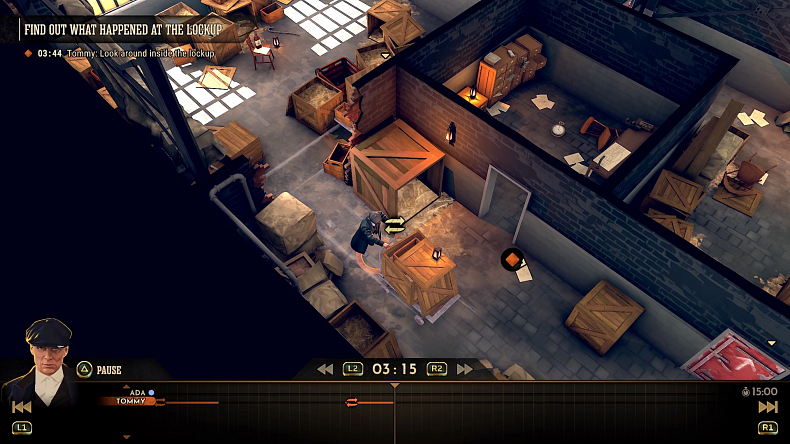
Task: Fast-forward the timeline with the right double arrows
Action: click(x=464, y=369)
